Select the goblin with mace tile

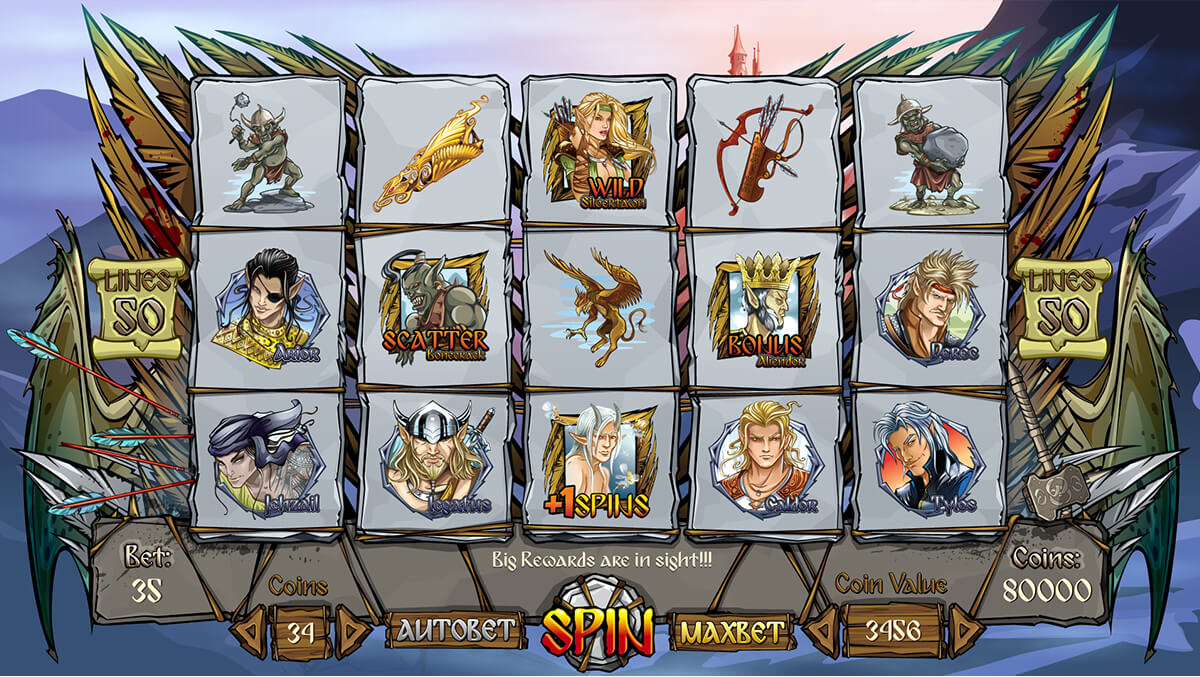[268, 150]
